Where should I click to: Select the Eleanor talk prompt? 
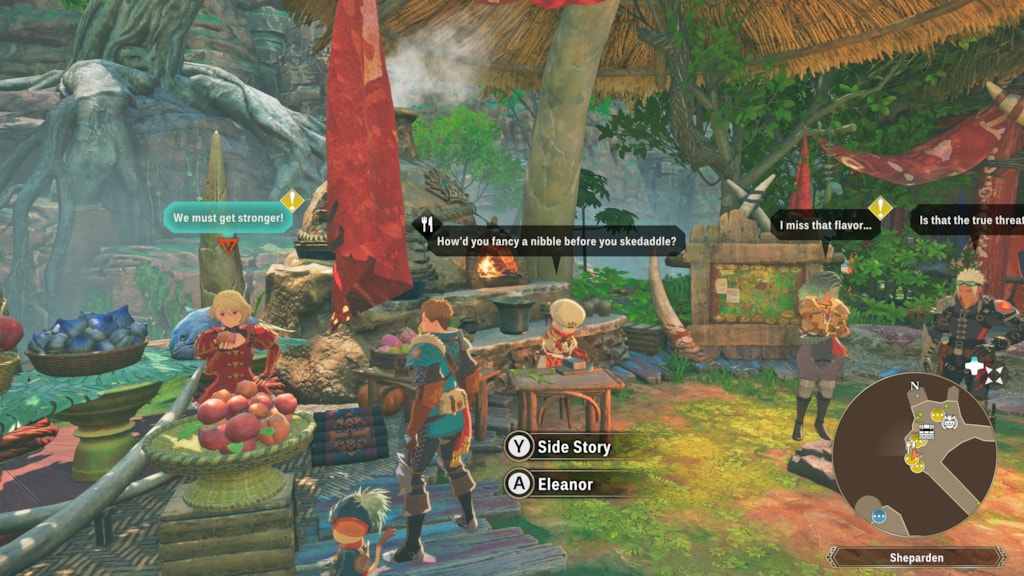tap(563, 485)
